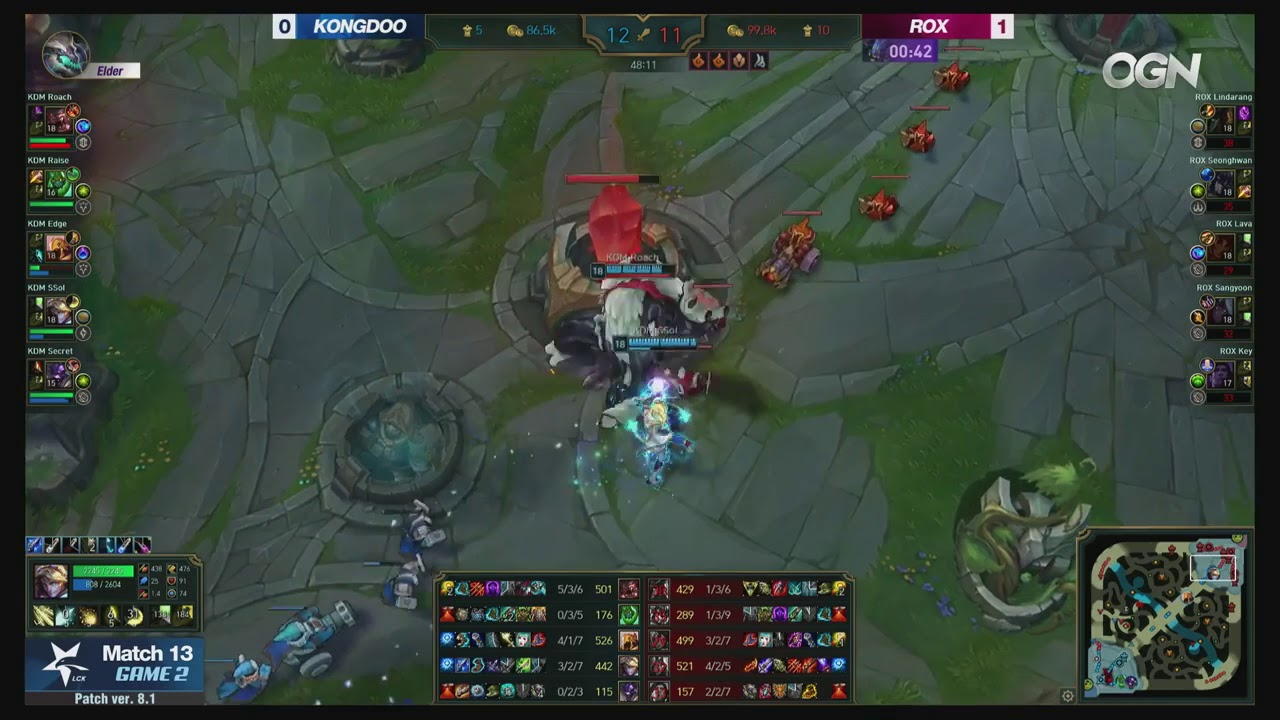Click the sword icon between team kill scores
This screenshot has width=1280, height=720.
(642, 34)
